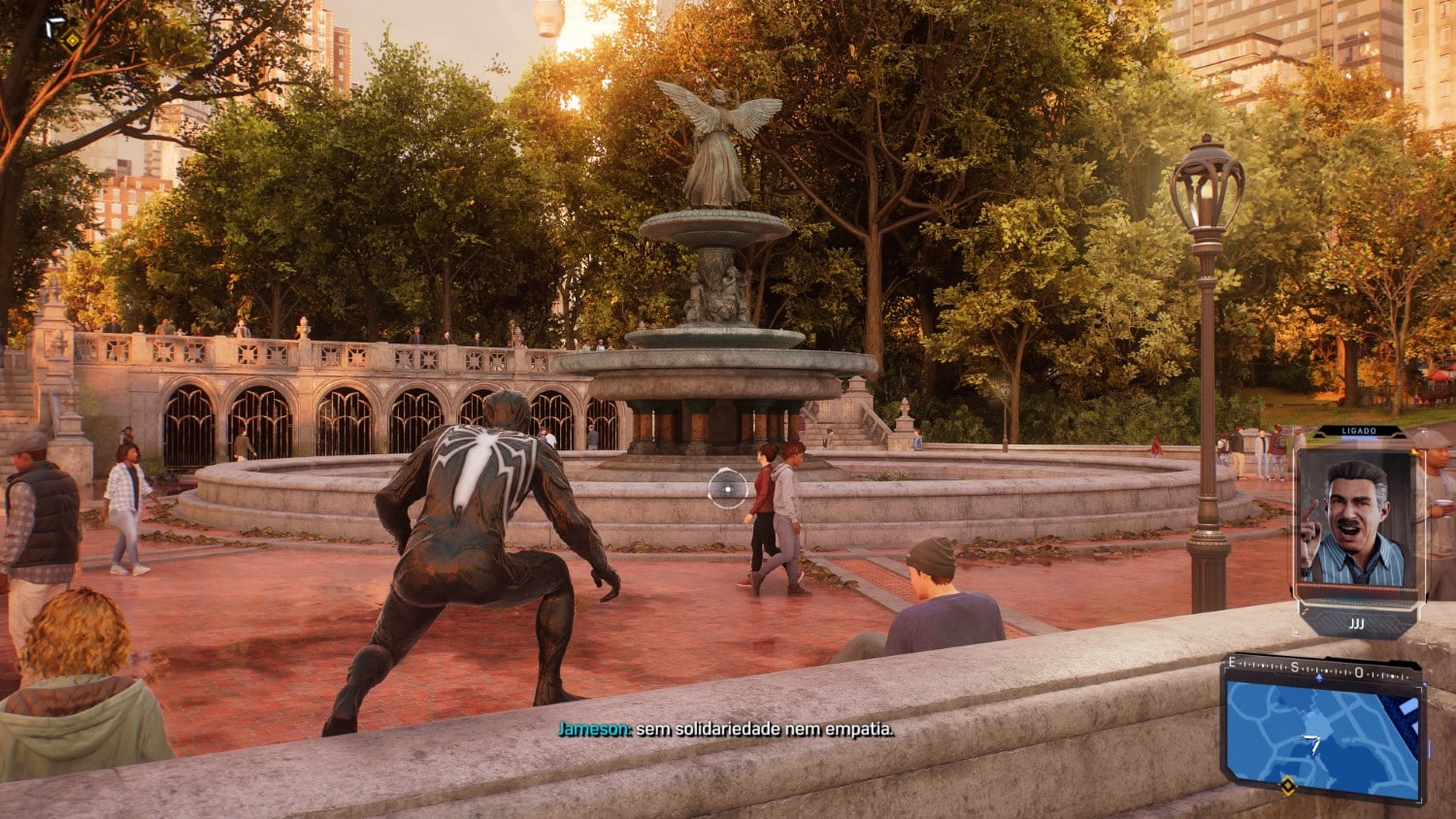This screenshot has width=1456, height=819.
Task: Select the yellow diamond objective marker near the screen corner
Action: tap(72, 40)
